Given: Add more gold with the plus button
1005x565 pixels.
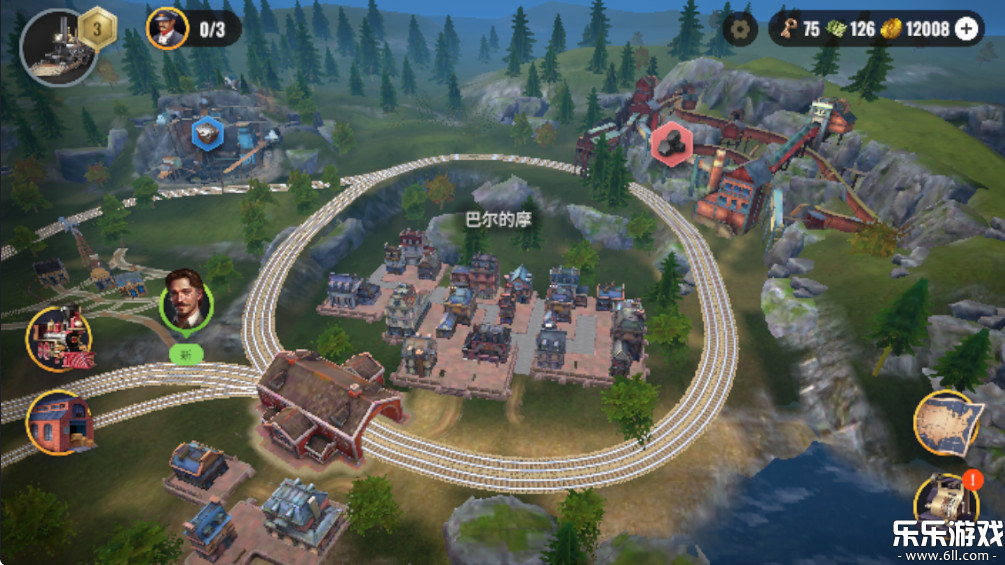Looking at the screenshot, I should coord(966,29).
